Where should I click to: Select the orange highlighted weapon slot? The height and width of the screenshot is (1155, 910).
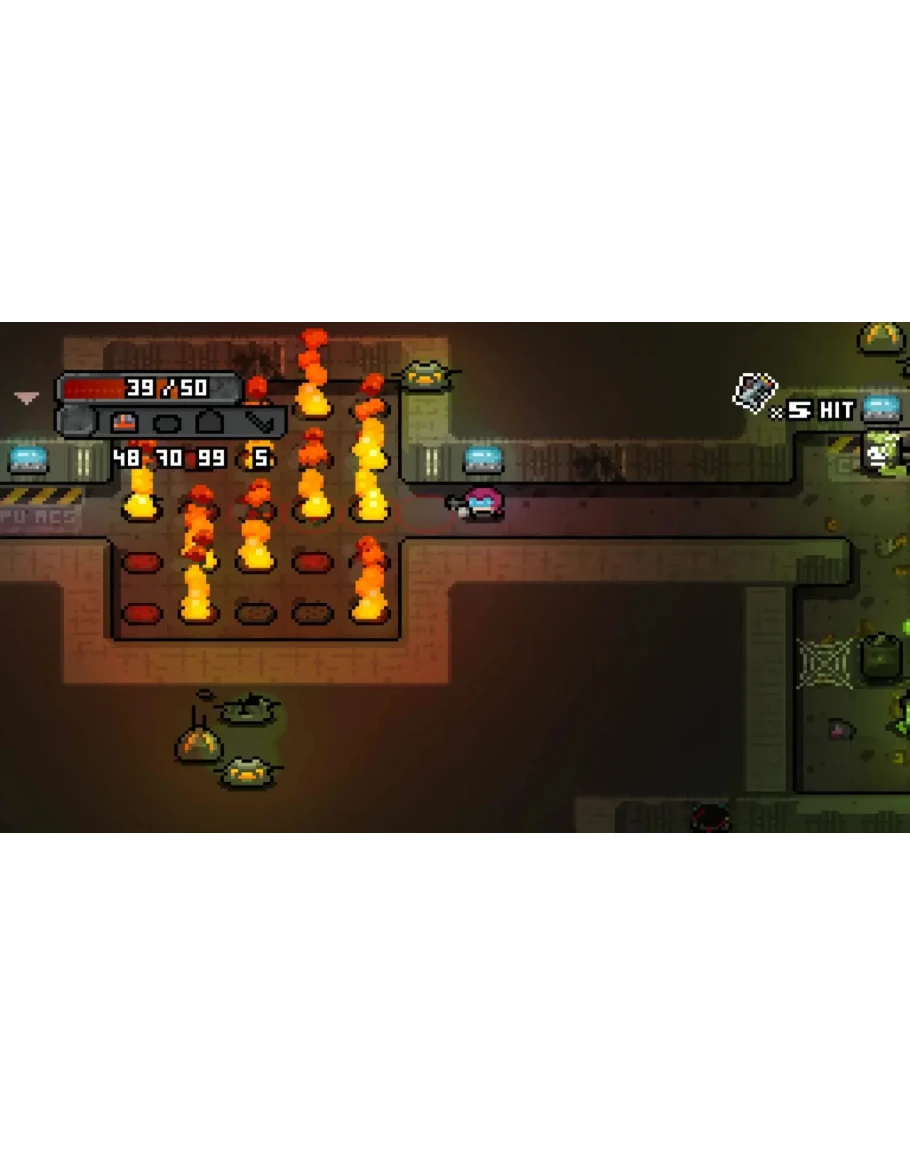pos(125,423)
